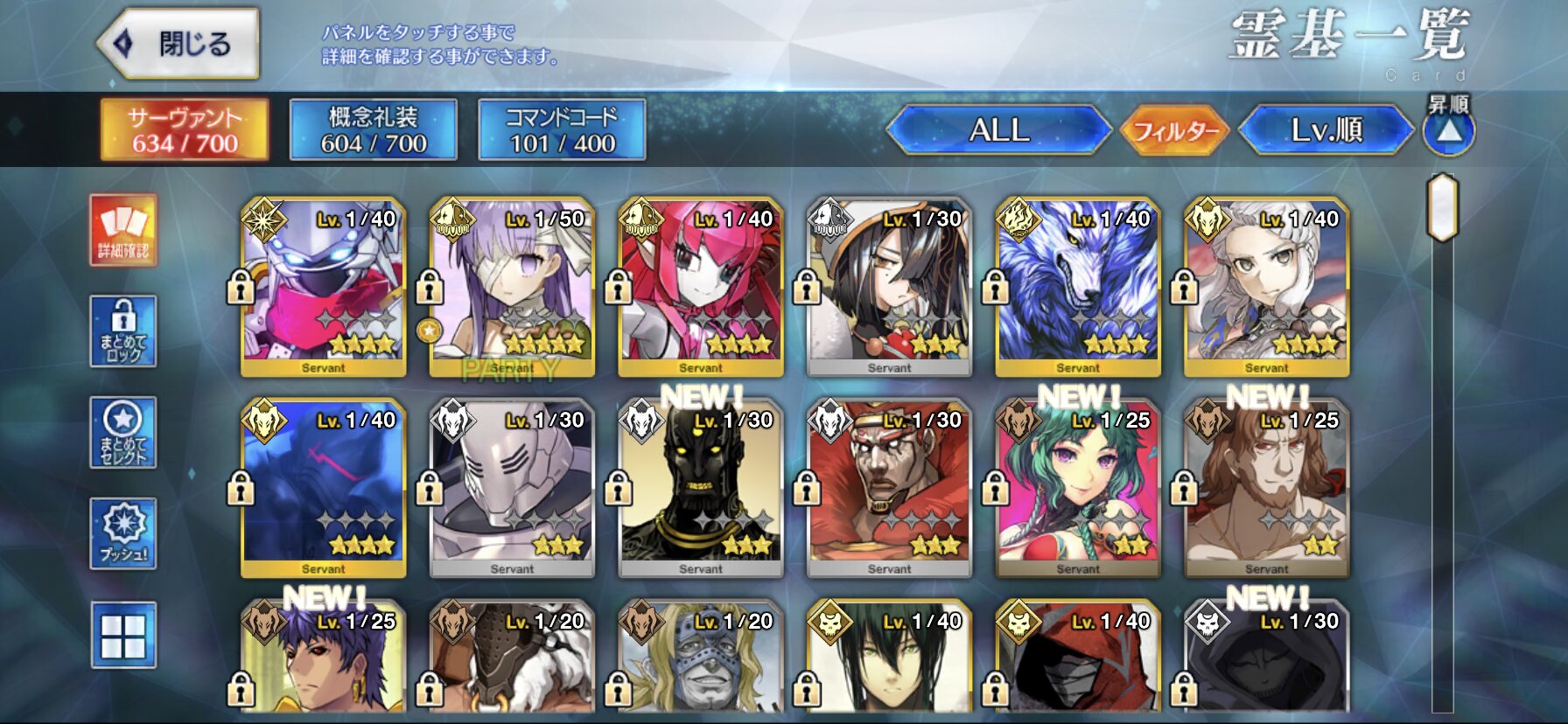
Task: Choose the まとめてセレクト bulk select button
Action: tap(123, 434)
